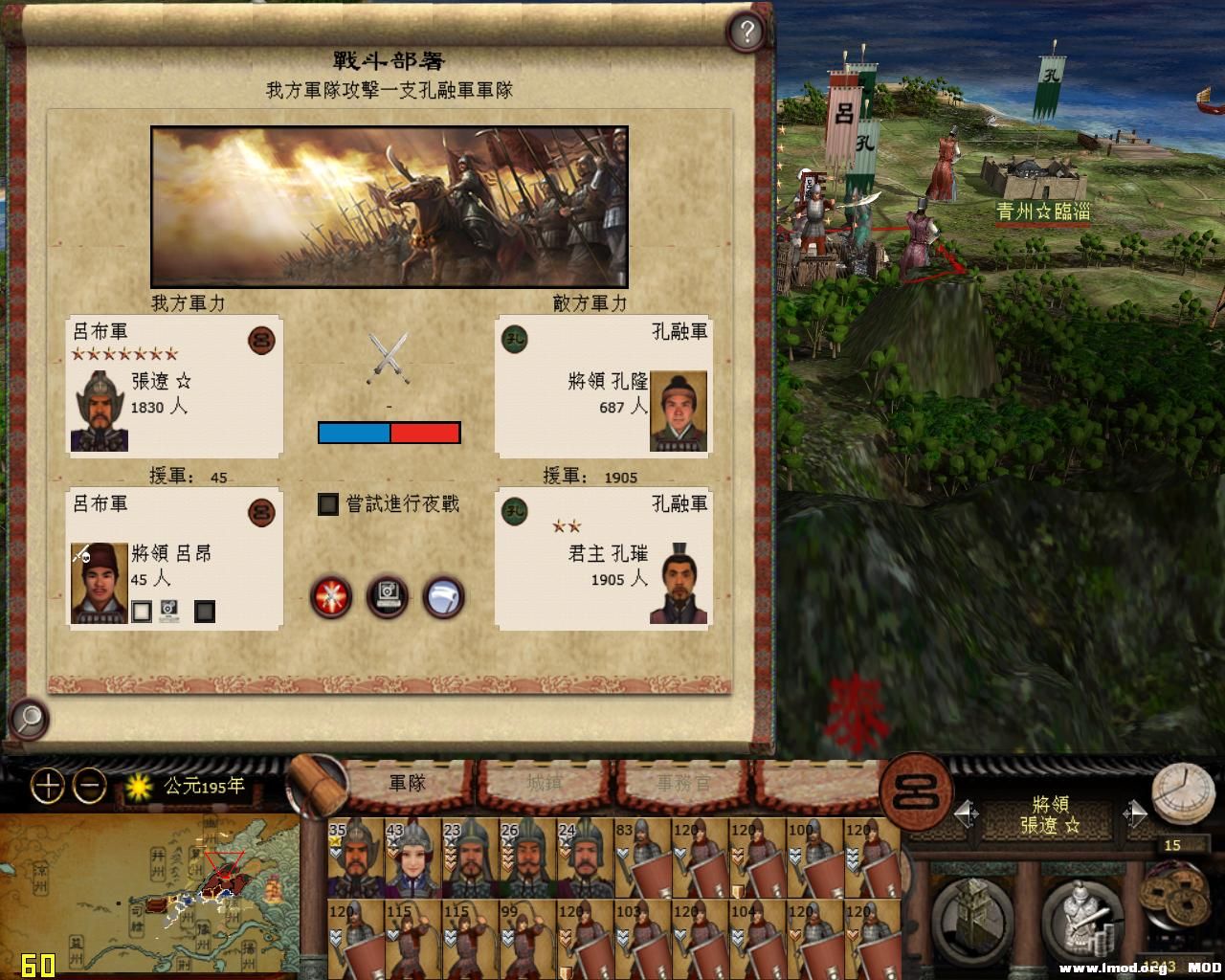Switch to the 軍隊 tab
Screen dimensions: 1225x980
[x=407, y=783]
